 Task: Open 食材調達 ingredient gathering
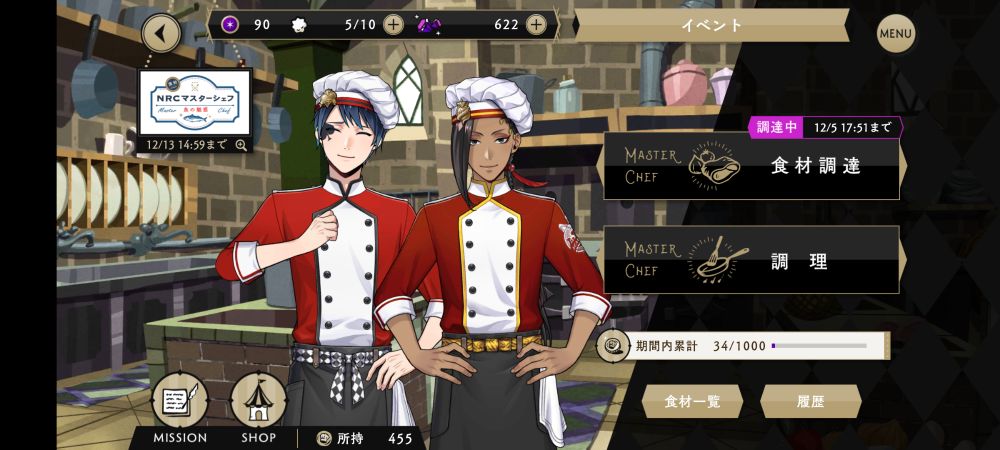pyautogui.click(x=752, y=166)
